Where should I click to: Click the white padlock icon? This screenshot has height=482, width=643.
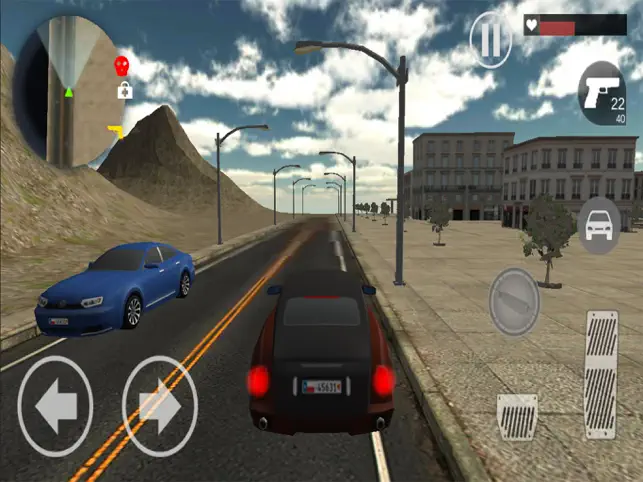click(124, 92)
